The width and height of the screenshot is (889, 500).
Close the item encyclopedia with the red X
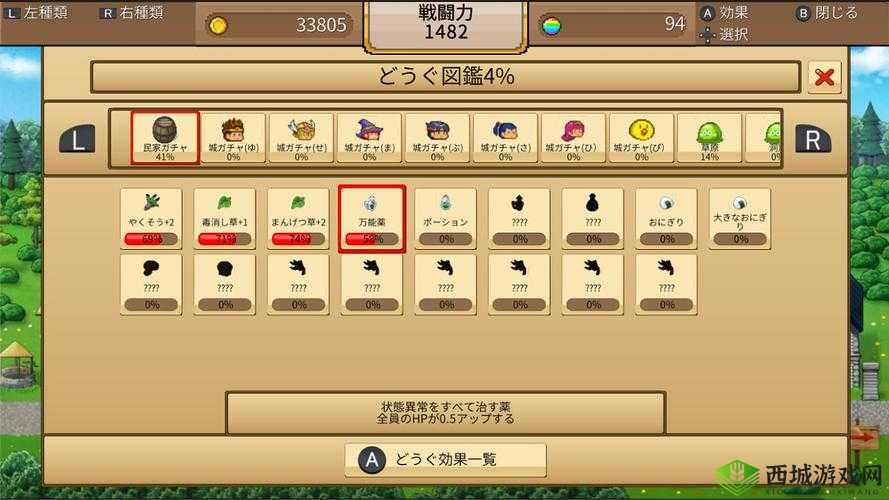pyautogui.click(x=824, y=77)
